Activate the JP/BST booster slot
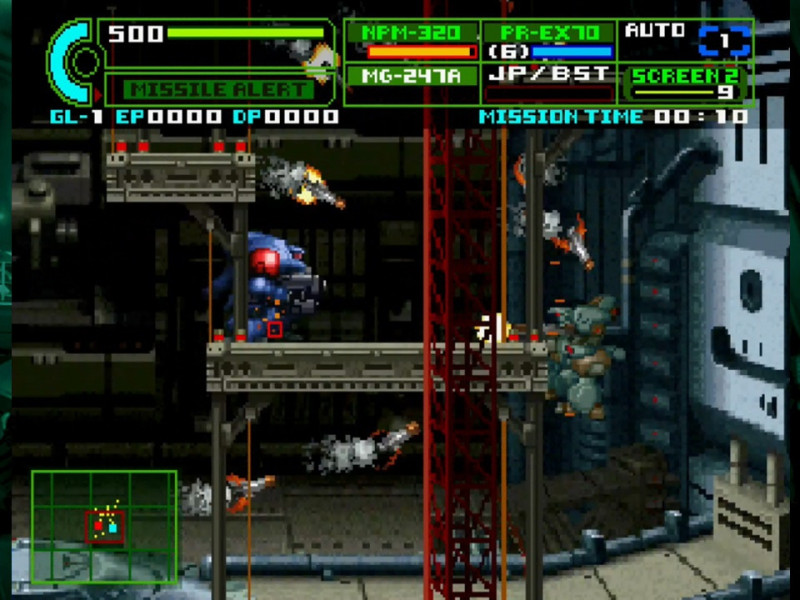 (550, 77)
